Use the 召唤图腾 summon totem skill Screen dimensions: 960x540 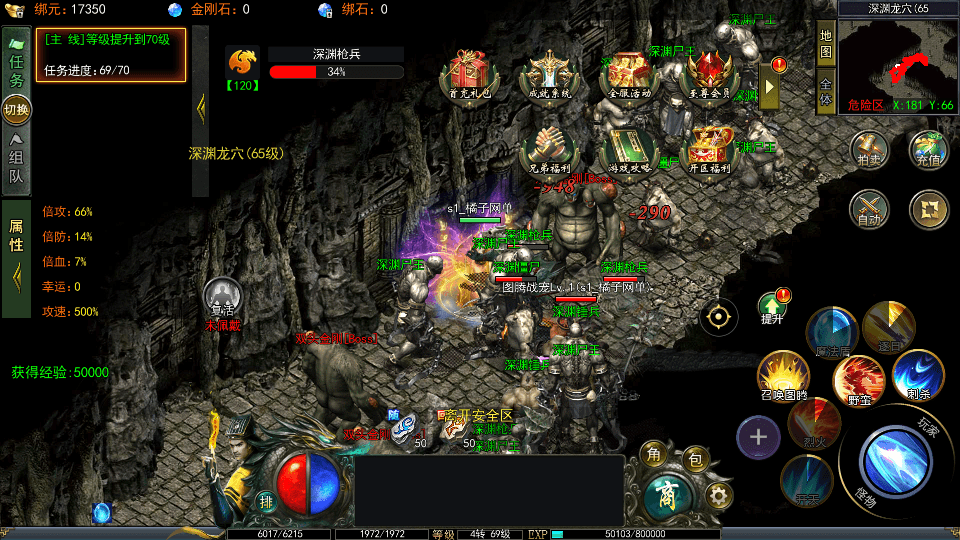[x=783, y=377]
